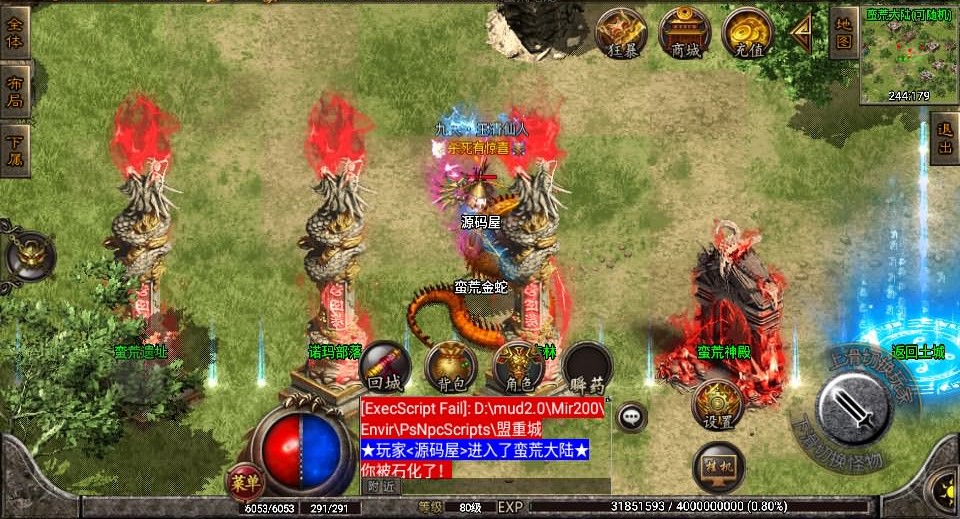Select the 布局 layout tab

click(14, 90)
